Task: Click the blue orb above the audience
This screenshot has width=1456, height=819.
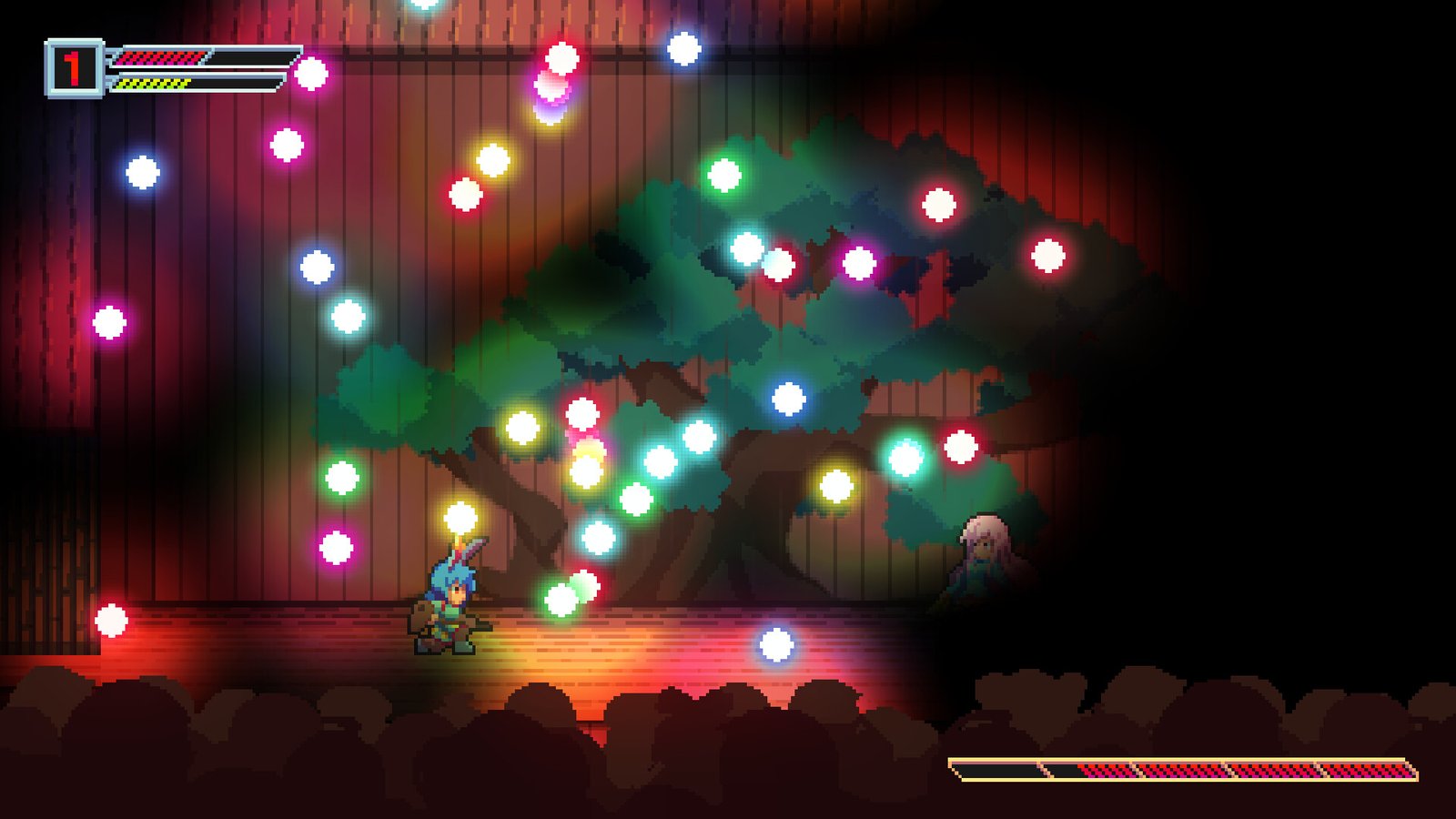Action: (775, 646)
